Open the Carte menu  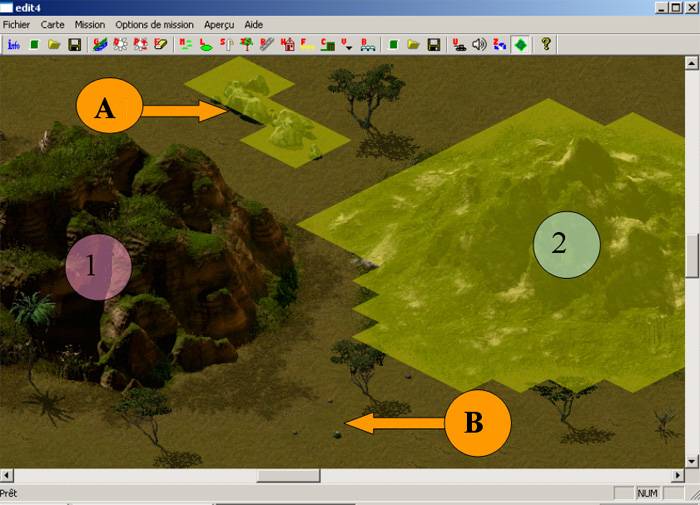click(53, 24)
